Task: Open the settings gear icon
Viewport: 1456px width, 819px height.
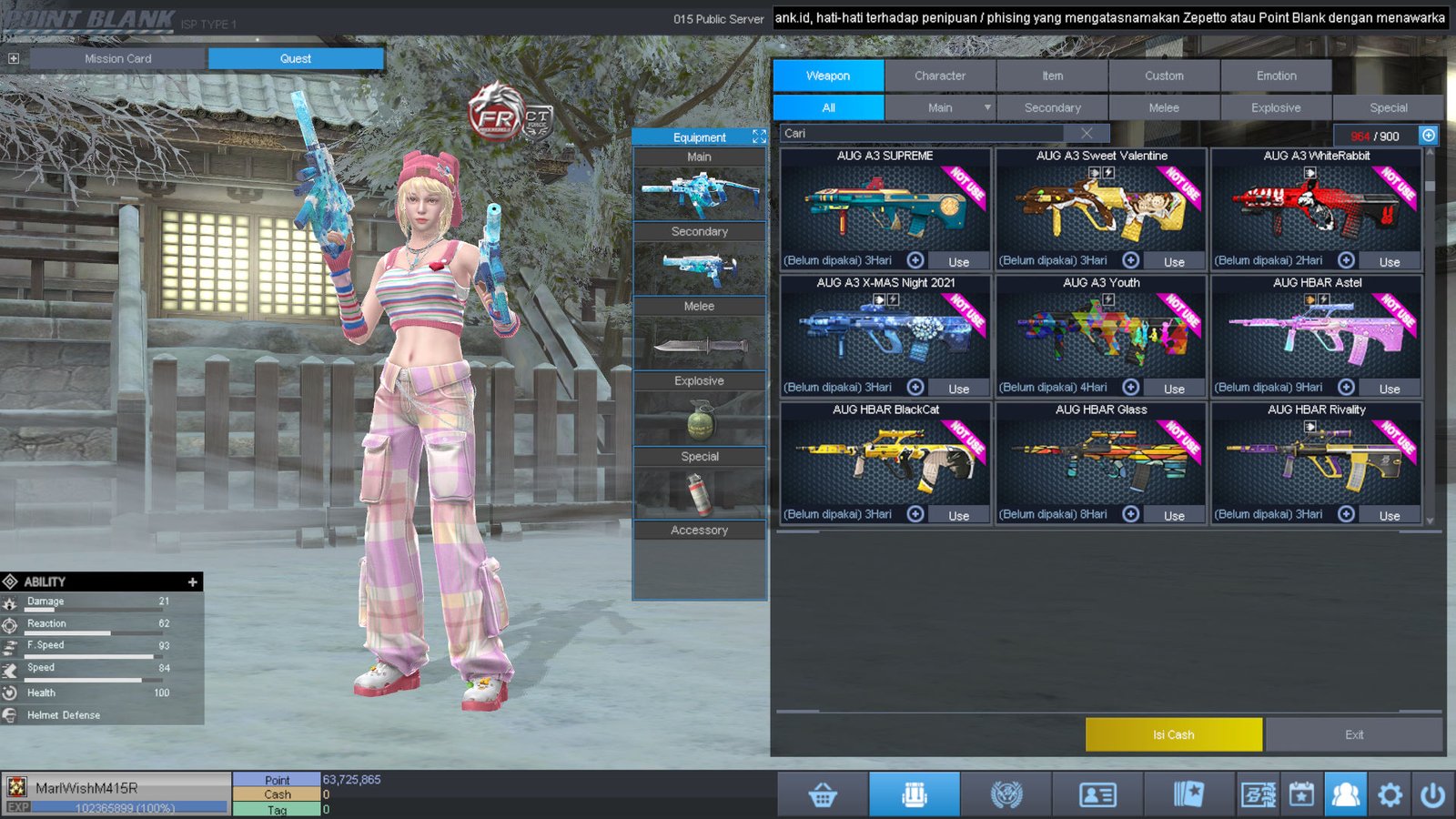Action: pos(1390,795)
